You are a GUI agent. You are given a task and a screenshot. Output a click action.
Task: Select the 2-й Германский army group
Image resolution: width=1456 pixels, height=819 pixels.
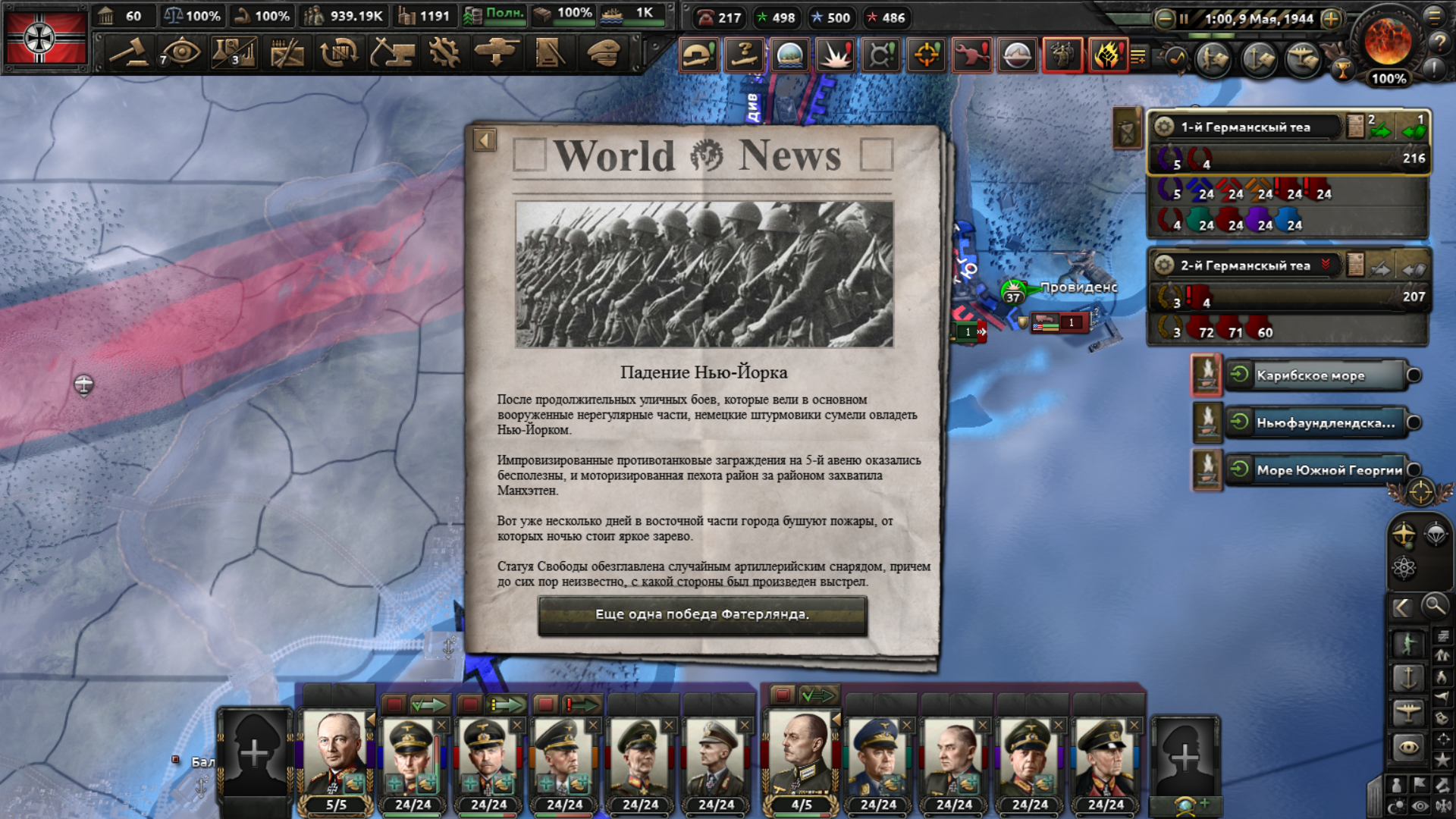pyautogui.click(x=1245, y=265)
